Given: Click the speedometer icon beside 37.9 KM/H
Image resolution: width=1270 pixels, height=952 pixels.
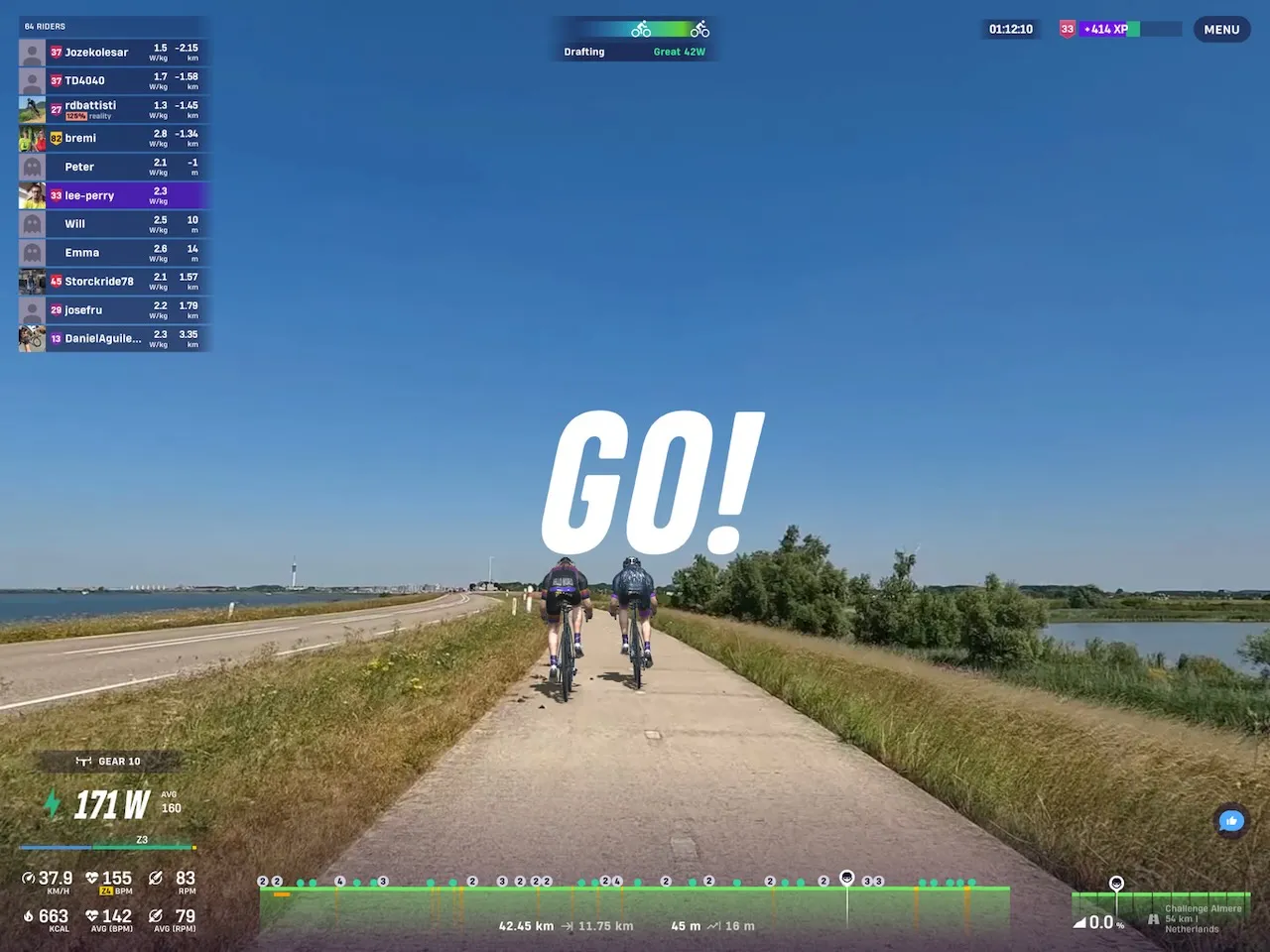Looking at the screenshot, I should pyautogui.click(x=27, y=877).
